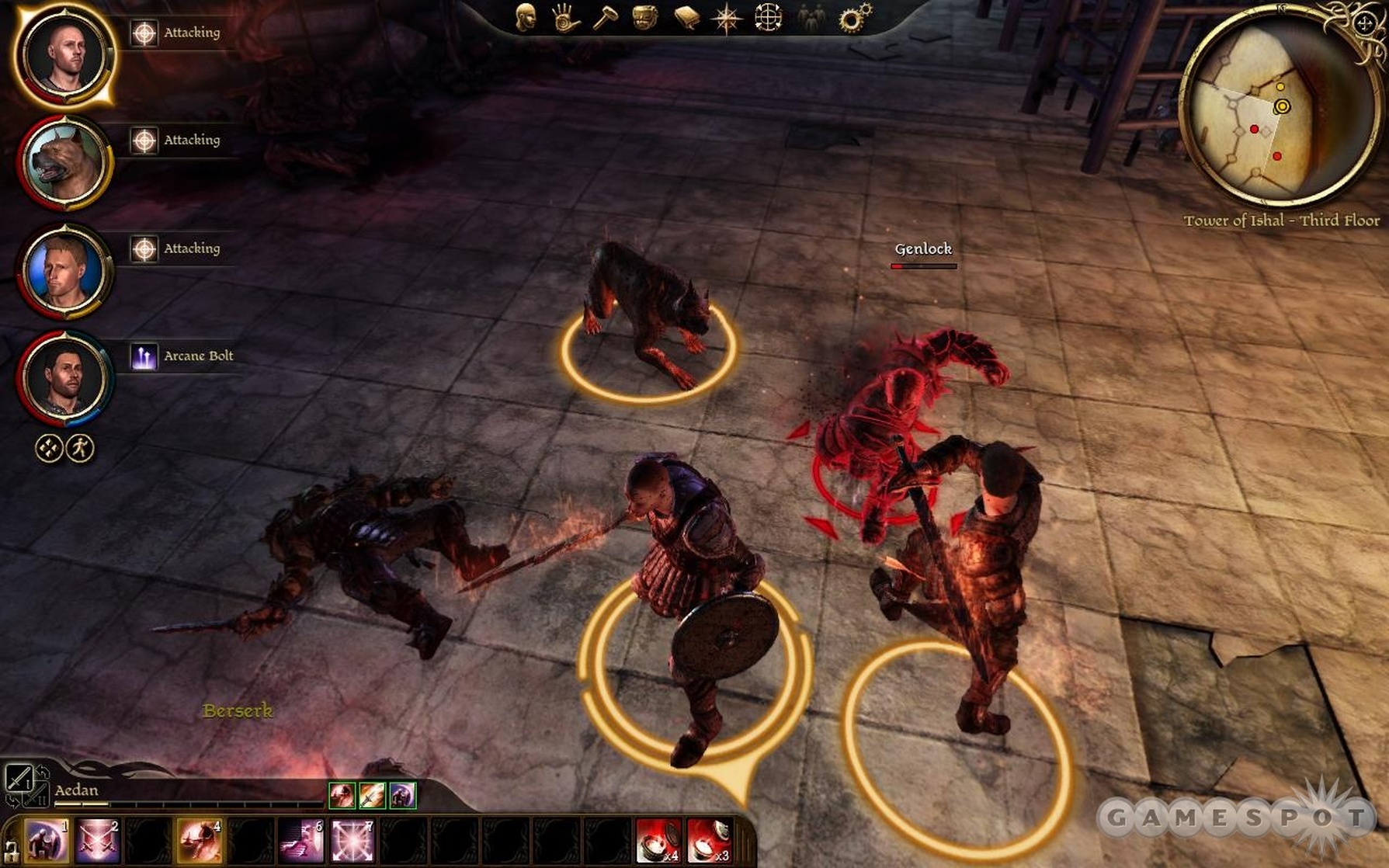Viewport: 1389px width, 868px height.
Task: Select the bald warrior party portrait
Action: point(64,54)
